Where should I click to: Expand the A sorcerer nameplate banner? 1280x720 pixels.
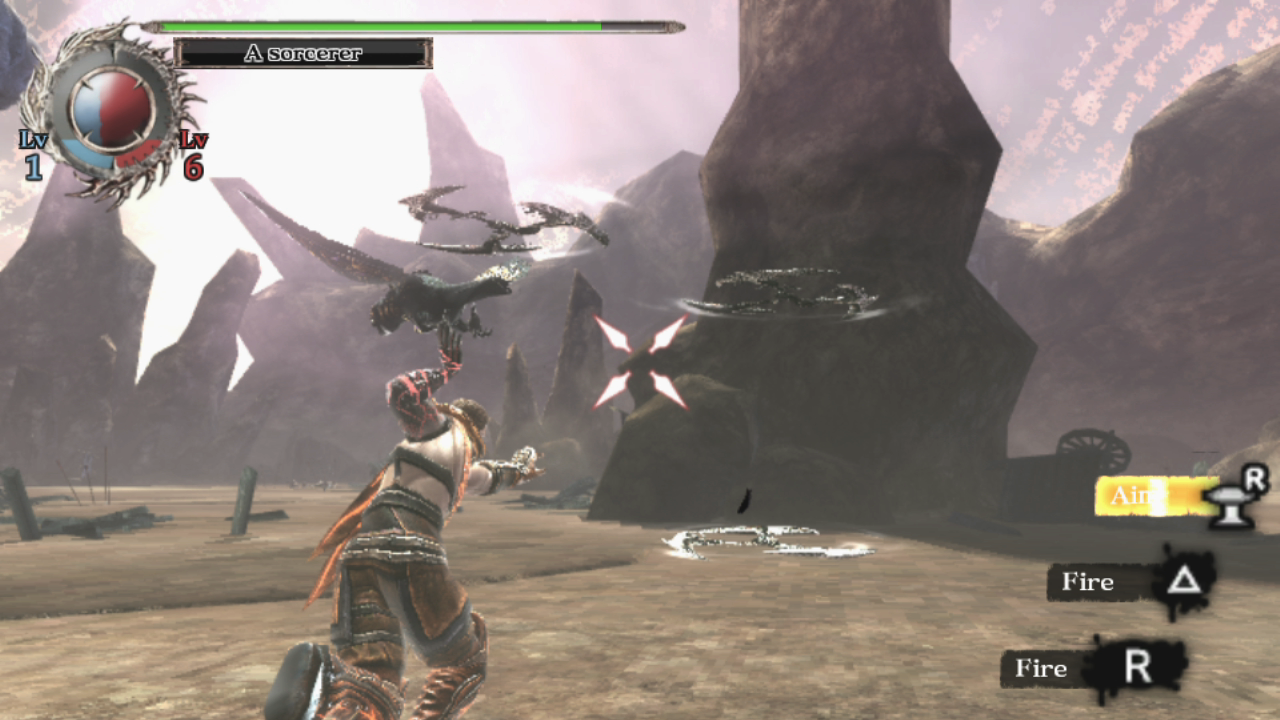click(302, 55)
